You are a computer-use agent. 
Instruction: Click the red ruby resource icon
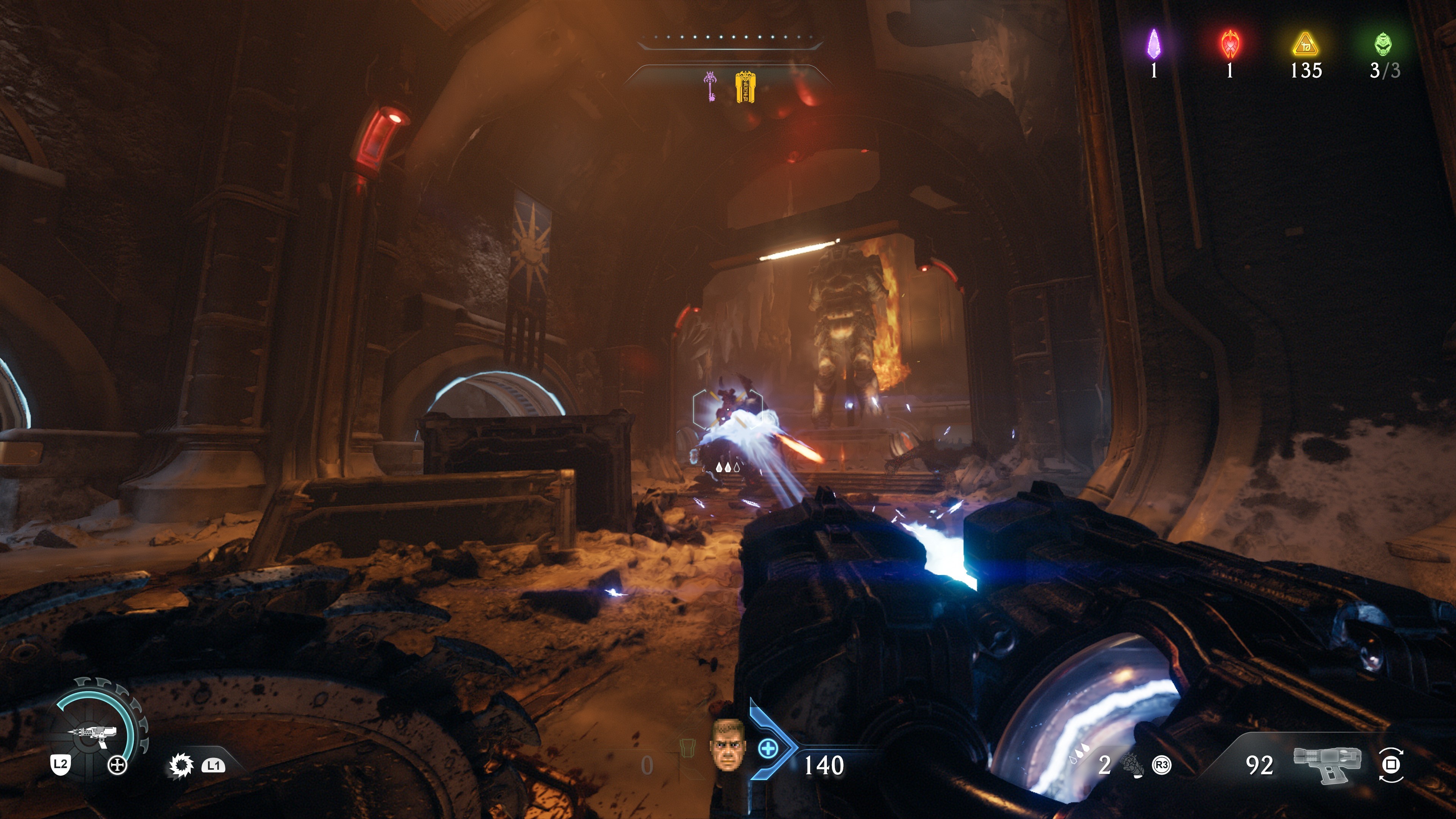(1230, 44)
